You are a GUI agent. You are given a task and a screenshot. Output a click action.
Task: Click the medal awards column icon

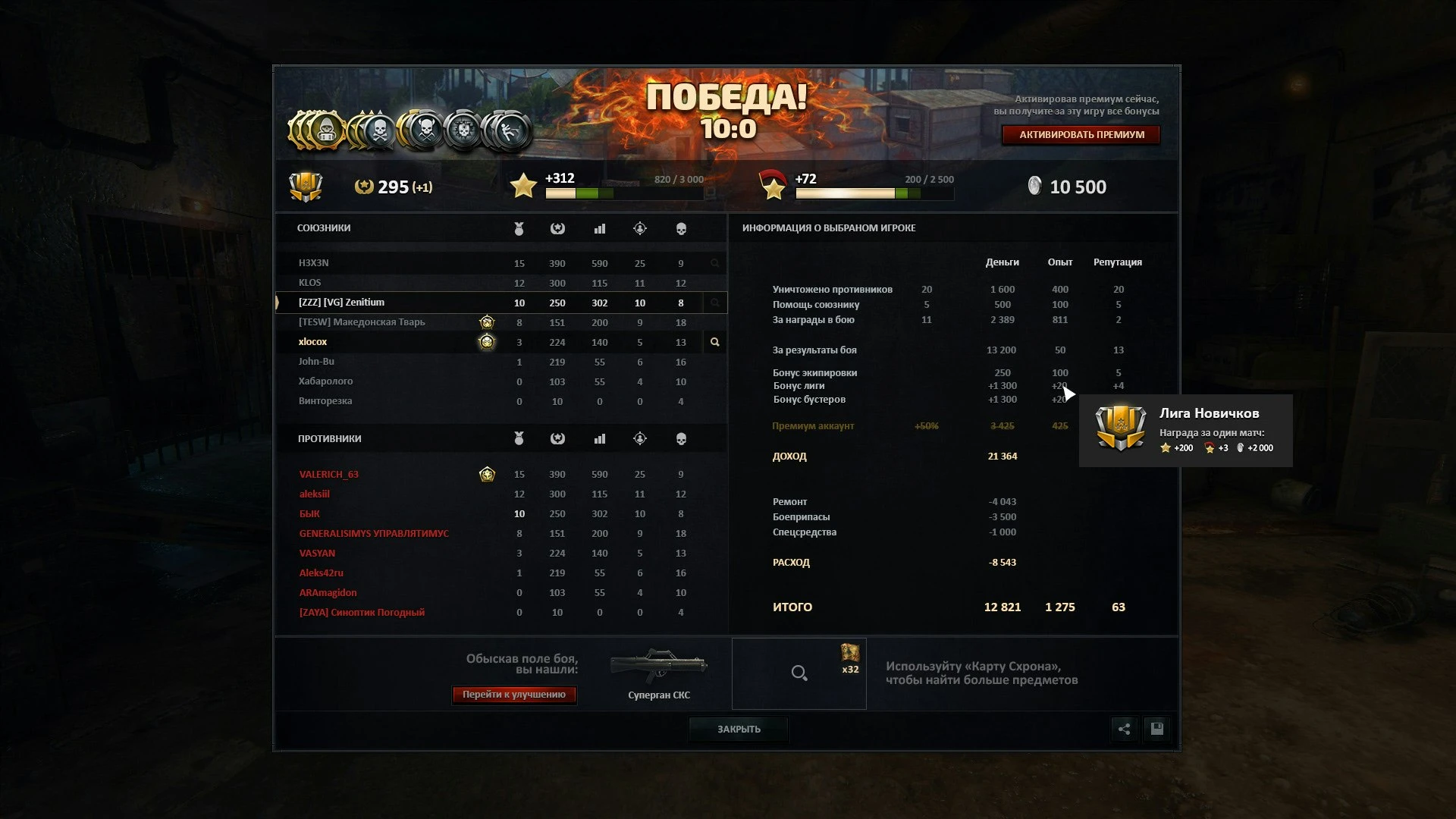coord(519,227)
